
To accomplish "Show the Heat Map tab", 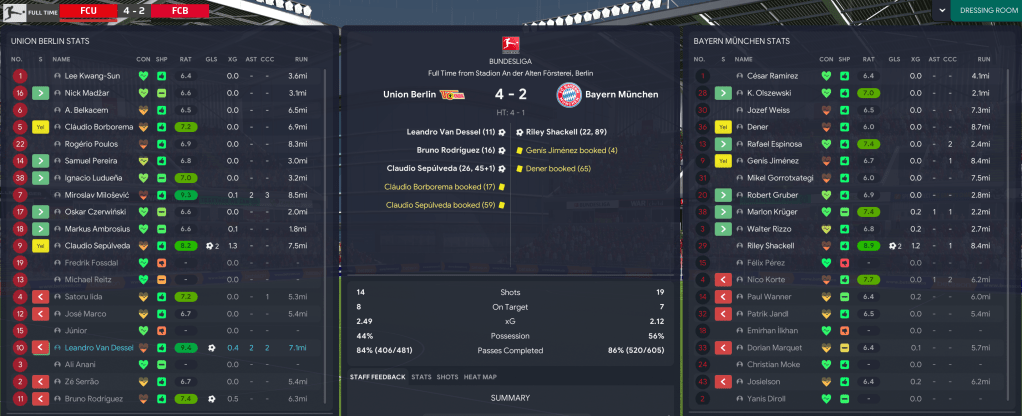I will pos(480,377).
